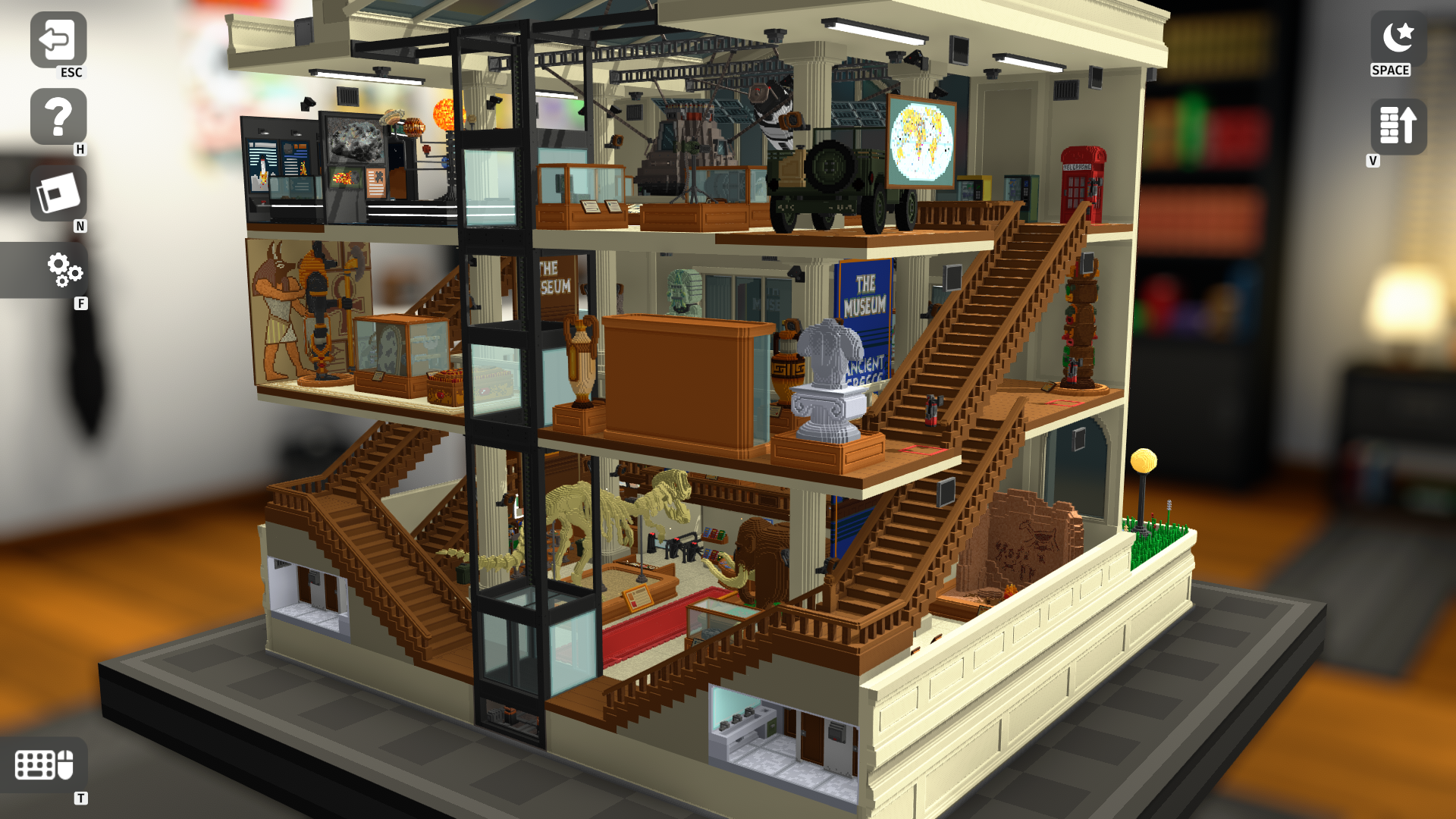The image size is (1456, 819).
Task: Click the SPACE shortcut label
Action: 1391,70
